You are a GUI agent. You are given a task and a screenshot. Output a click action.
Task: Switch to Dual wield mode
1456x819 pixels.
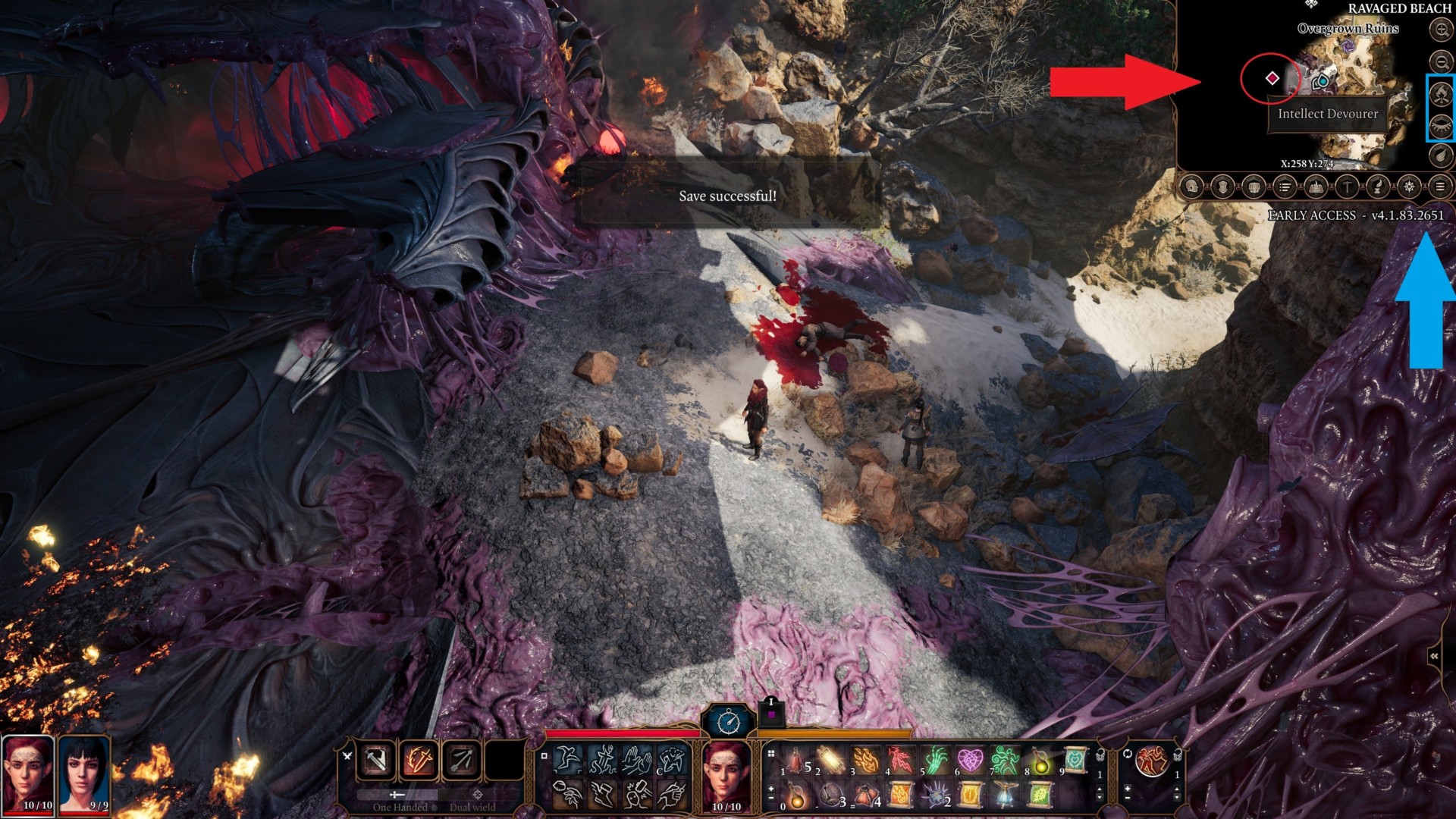click(x=473, y=807)
